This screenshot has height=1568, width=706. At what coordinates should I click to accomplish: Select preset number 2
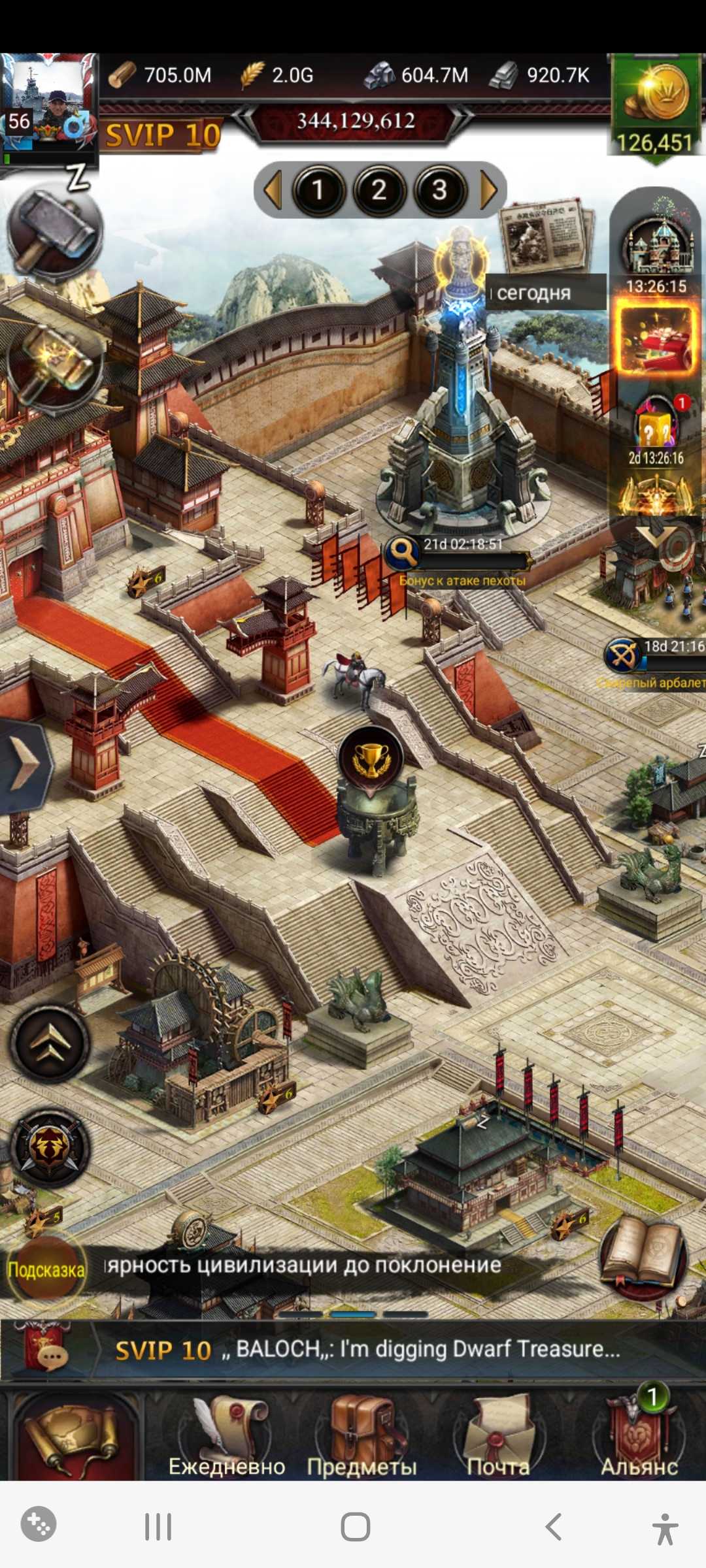379,190
